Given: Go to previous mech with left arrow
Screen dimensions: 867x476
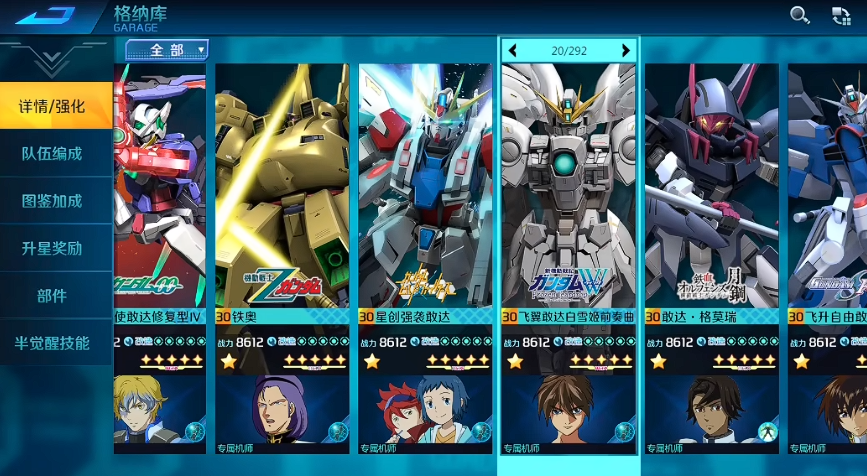Looking at the screenshot, I should pyautogui.click(x=513, y=50).
